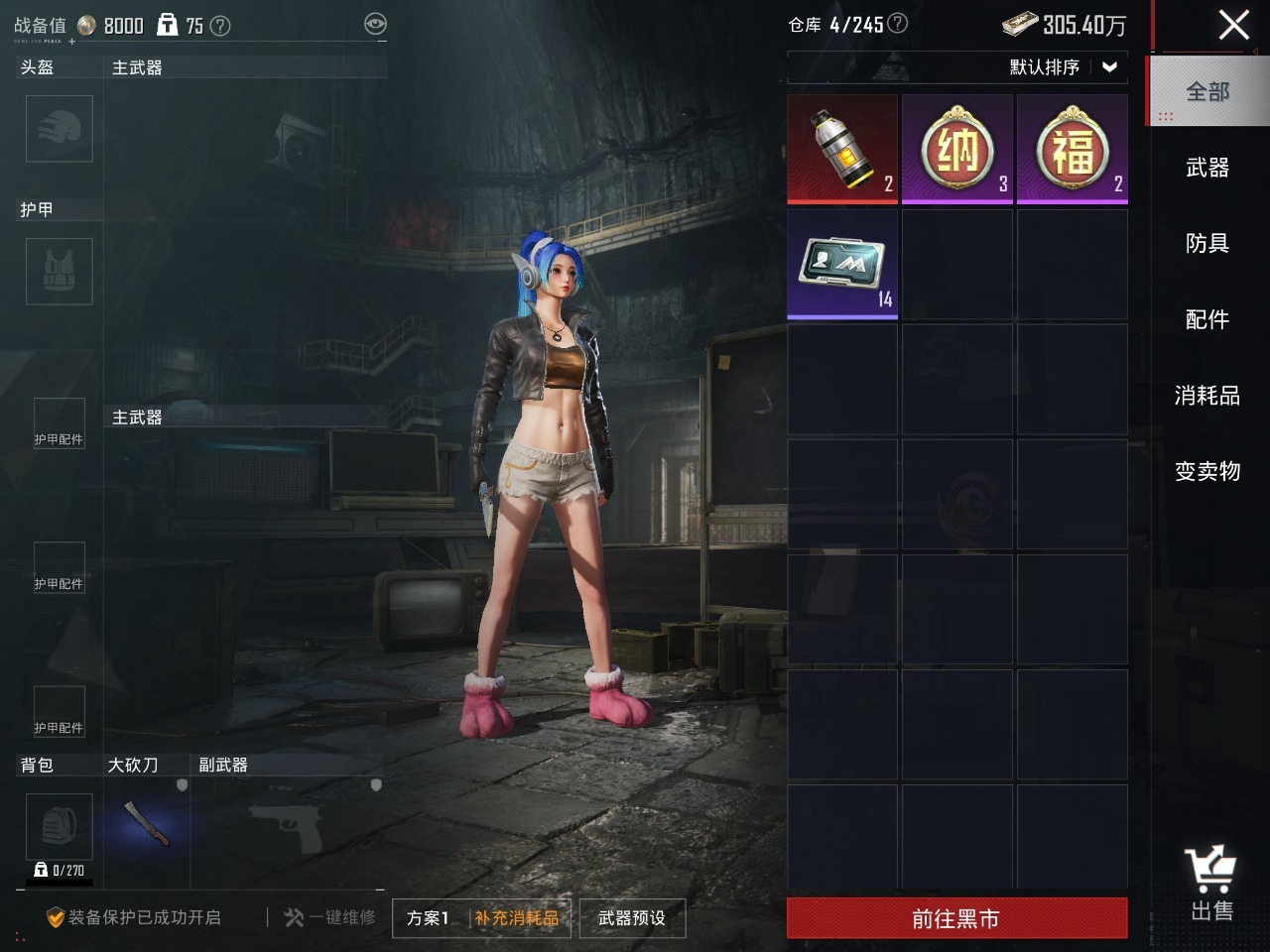This screenshot has height=952, width=1270.
Task: Toggle the eye visibility icon
Action: pyautogui.click(x=375, y=25)
